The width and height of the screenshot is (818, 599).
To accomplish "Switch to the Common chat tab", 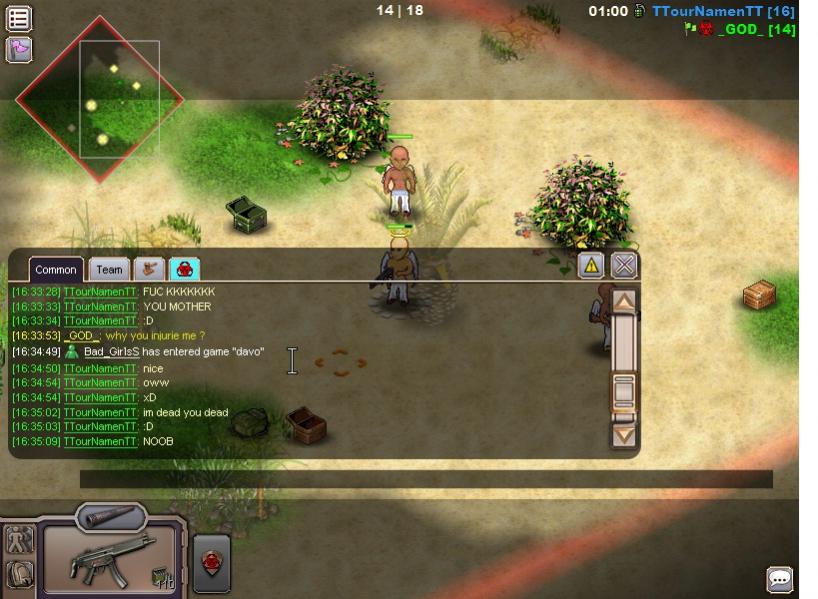I will pos(56,269).
